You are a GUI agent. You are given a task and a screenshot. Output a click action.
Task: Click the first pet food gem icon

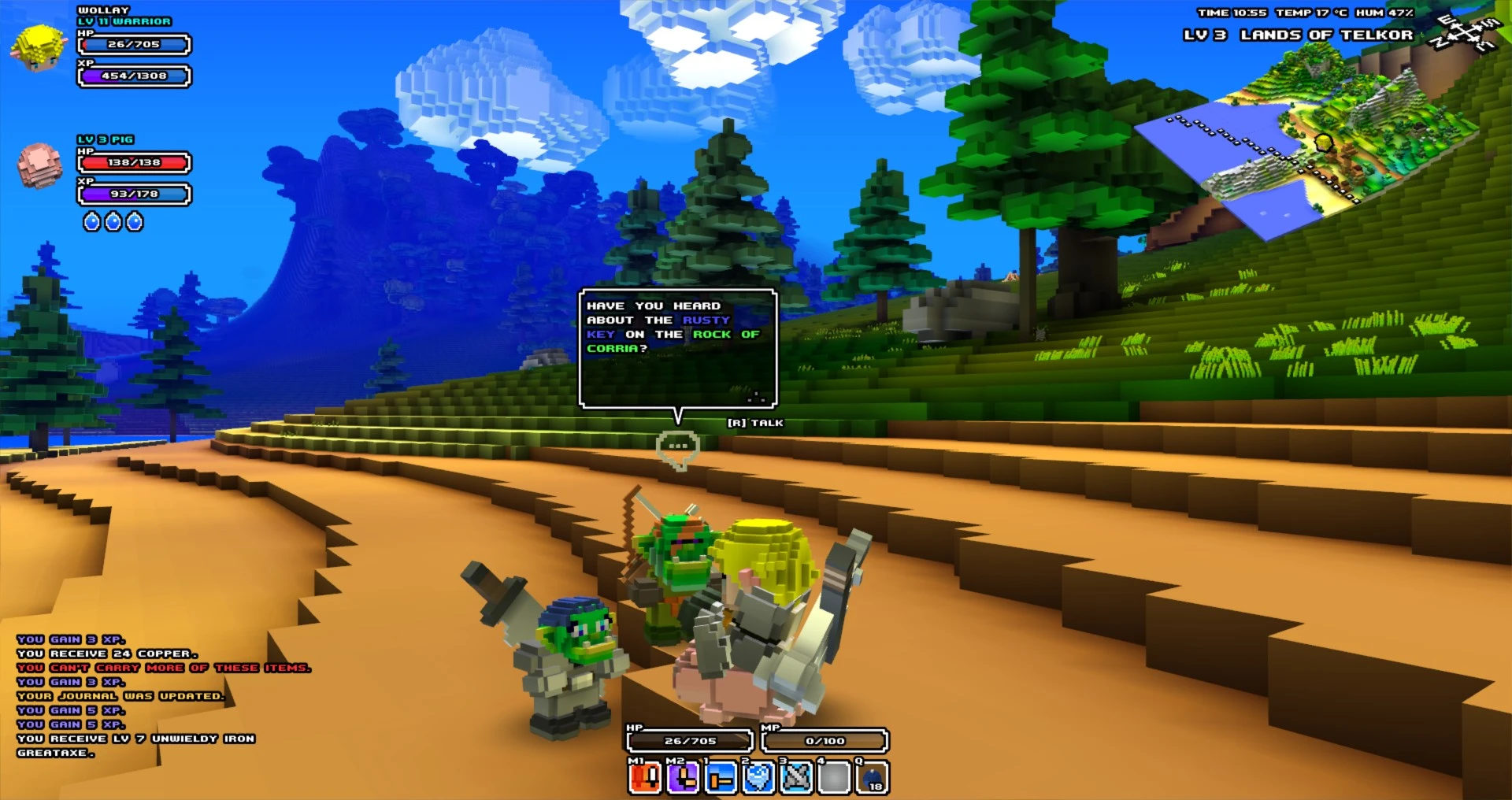click(x=91, y=222)
